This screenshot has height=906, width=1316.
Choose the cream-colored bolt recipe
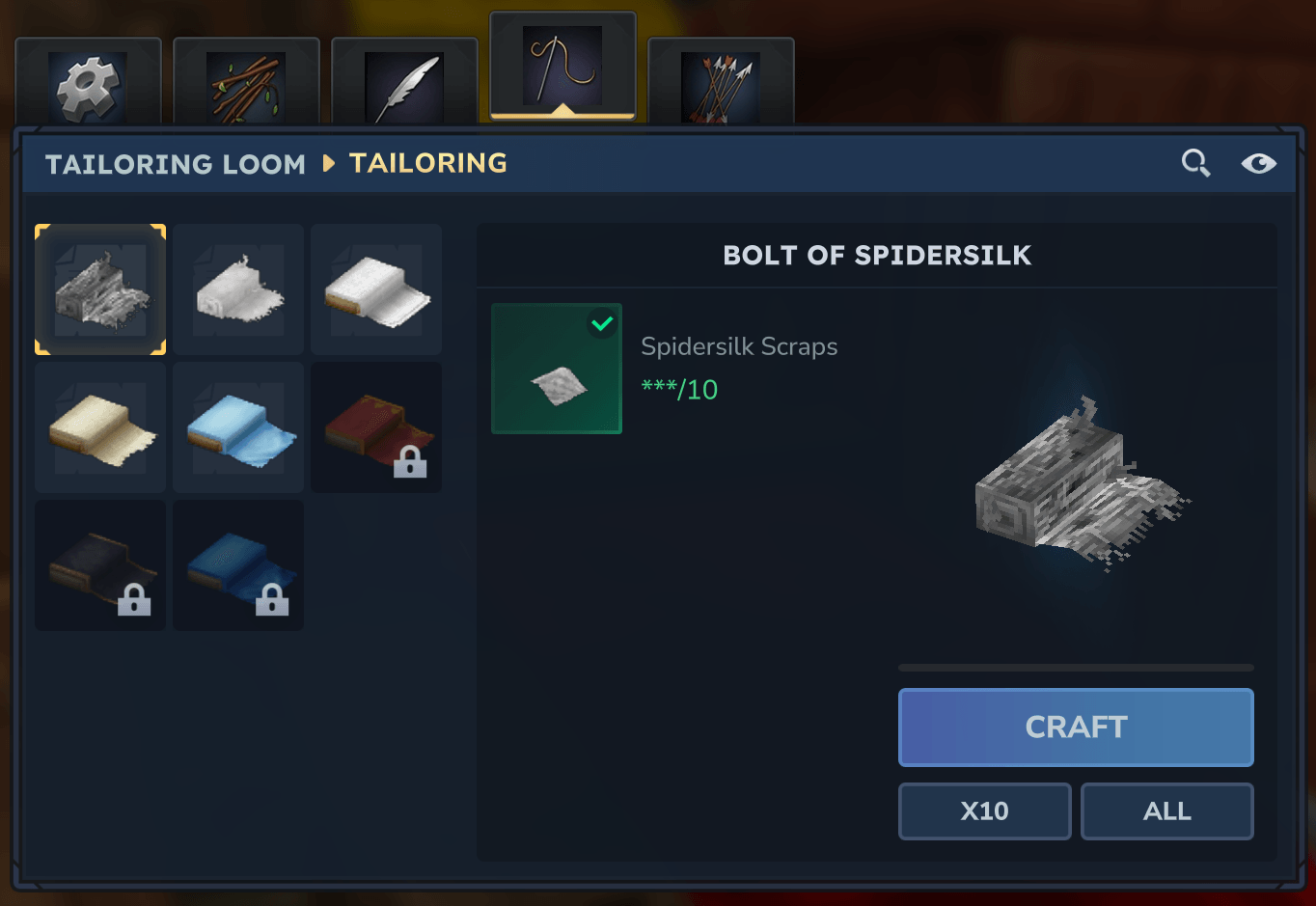(x=100, y=427)
